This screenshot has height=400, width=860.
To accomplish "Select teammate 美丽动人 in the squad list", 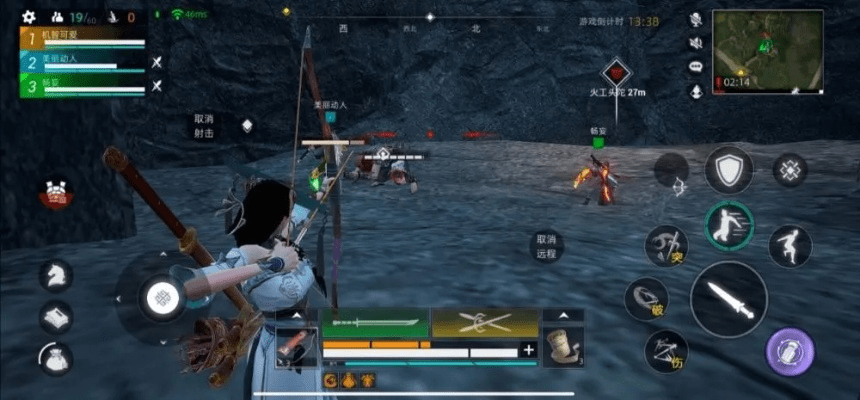I will tap(82, 62).
